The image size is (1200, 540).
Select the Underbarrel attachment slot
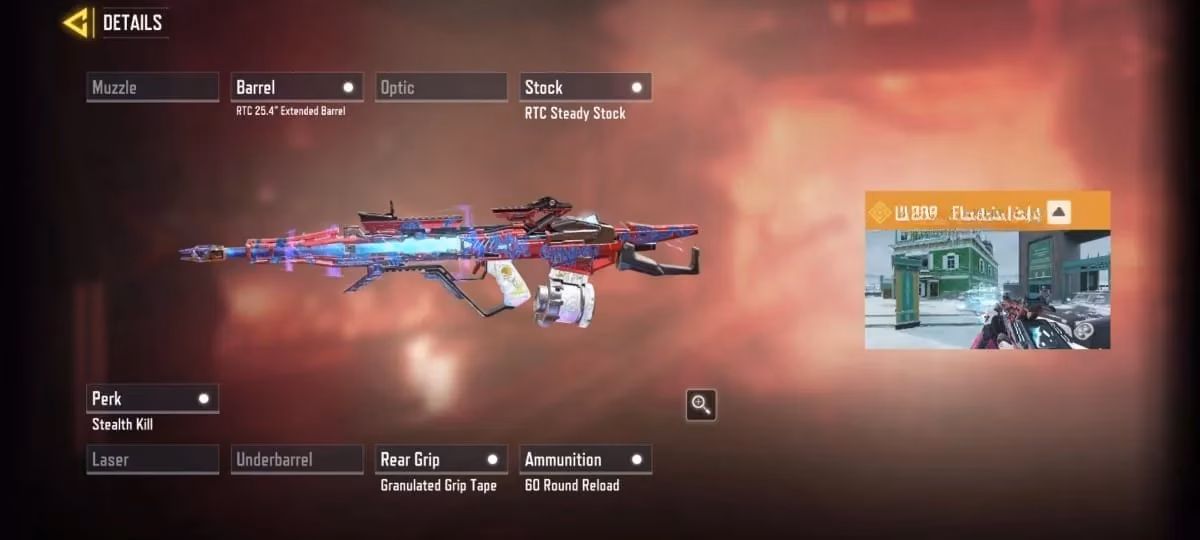[x=297, y=459]
